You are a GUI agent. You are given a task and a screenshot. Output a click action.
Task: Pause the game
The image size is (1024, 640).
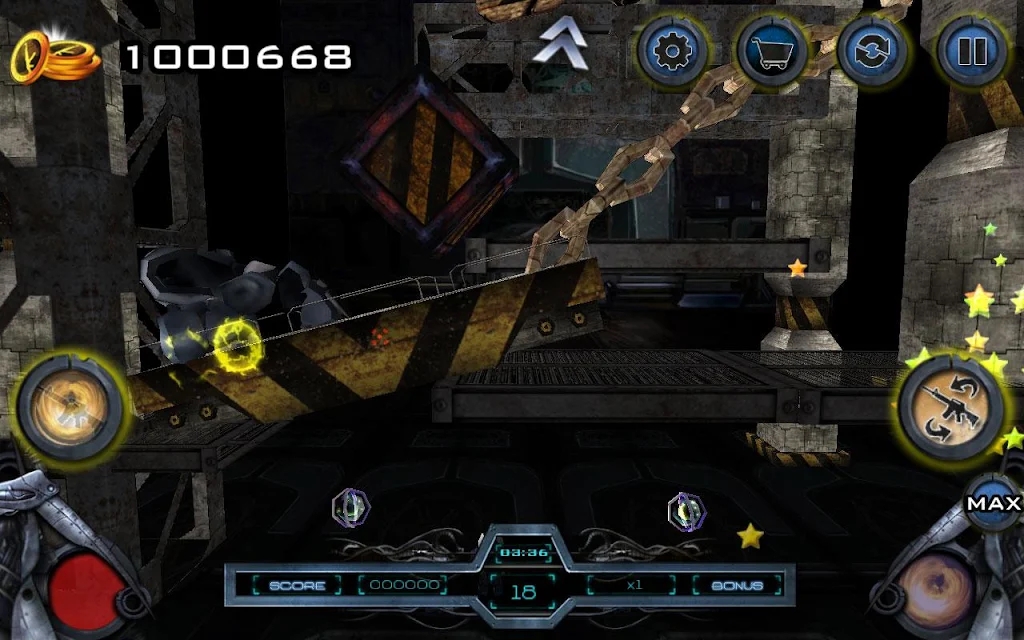(970, 50)
